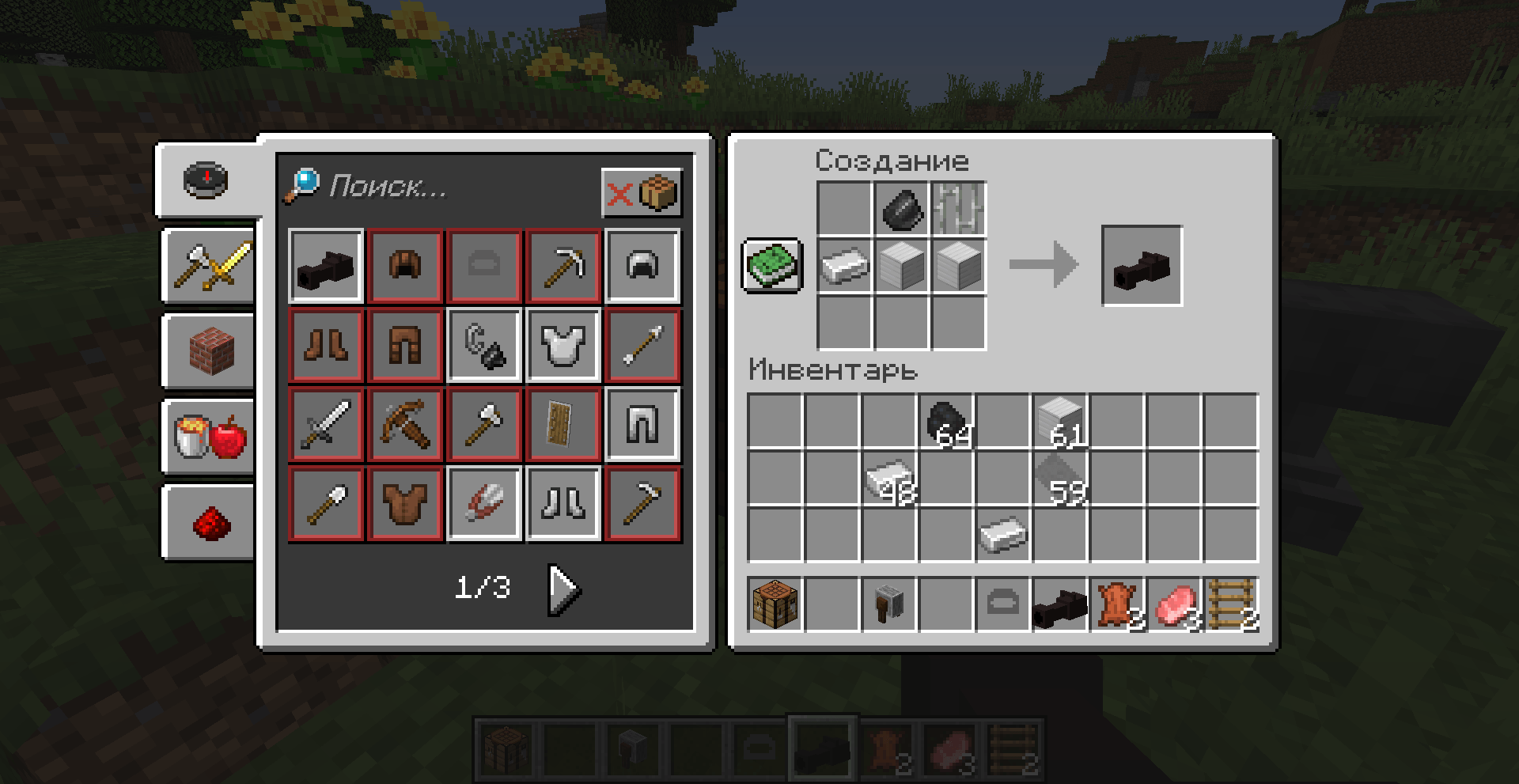
Task: Open the leather cap recipe
Action: [x=405, y=265]
